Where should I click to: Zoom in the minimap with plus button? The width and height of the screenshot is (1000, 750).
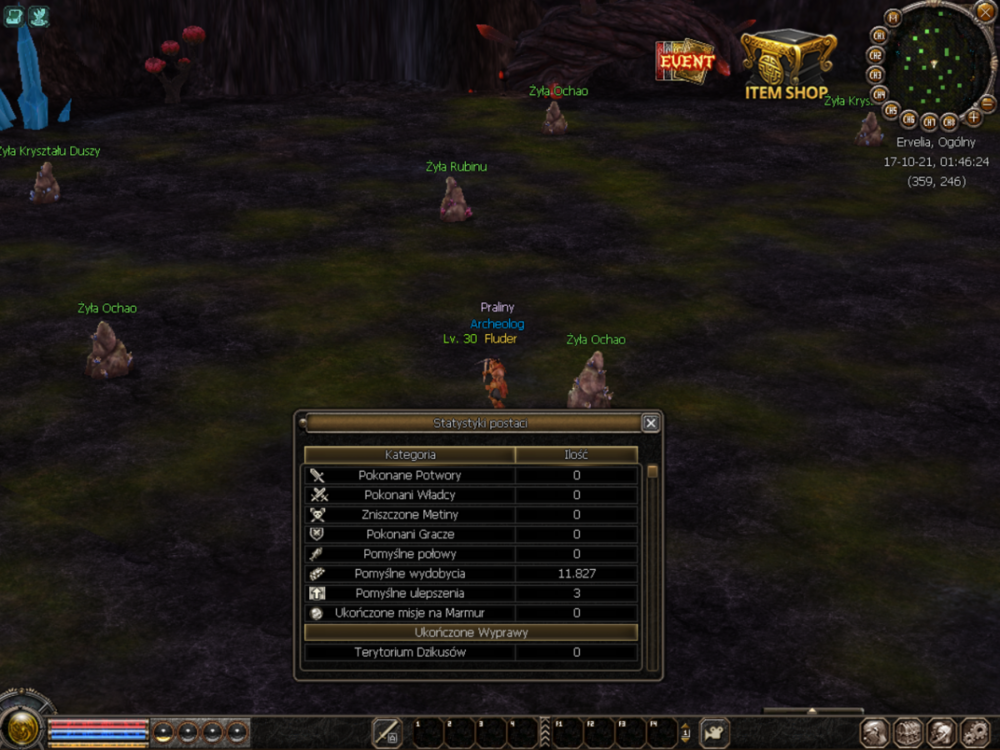point(973,116)
